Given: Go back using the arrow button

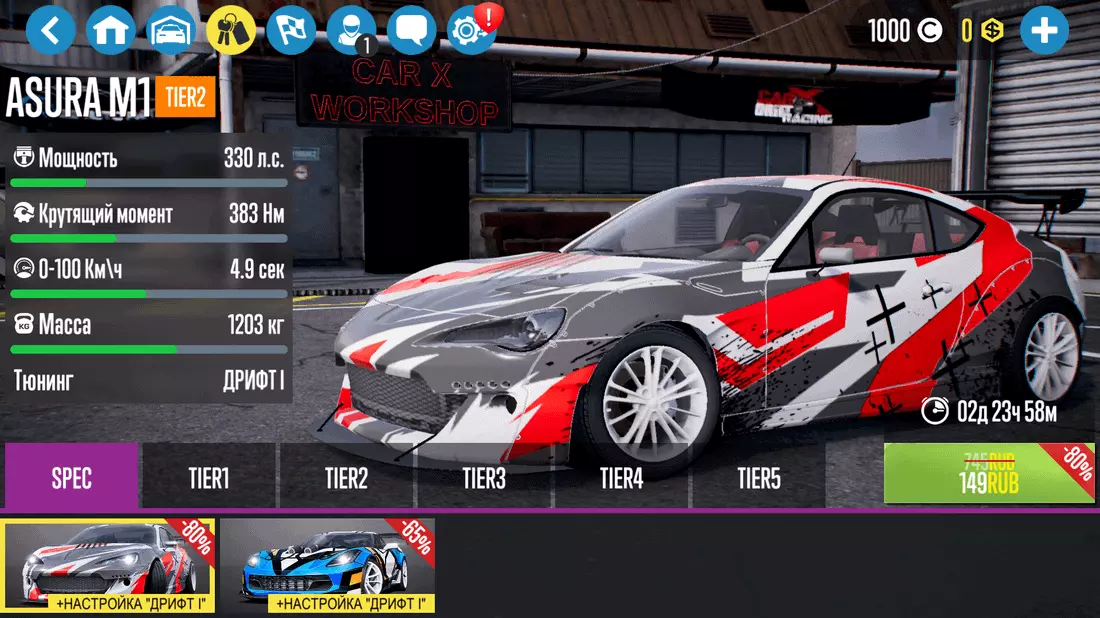Looking at the screenshot, I should click(x=51, y=31).
